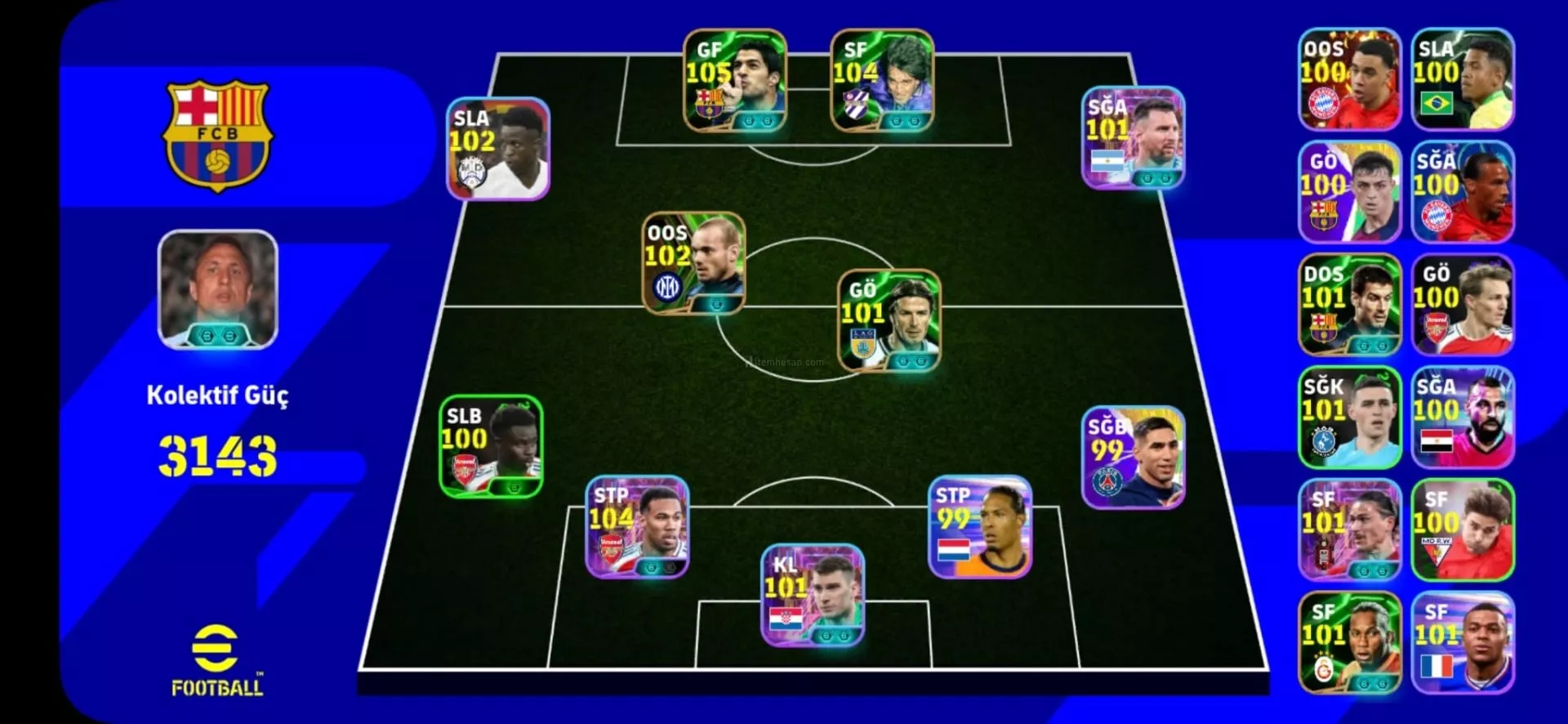This screenshot has width=1568, height=724.
Task: Select the SF 100 substitute card
Action: point(1463,530)
